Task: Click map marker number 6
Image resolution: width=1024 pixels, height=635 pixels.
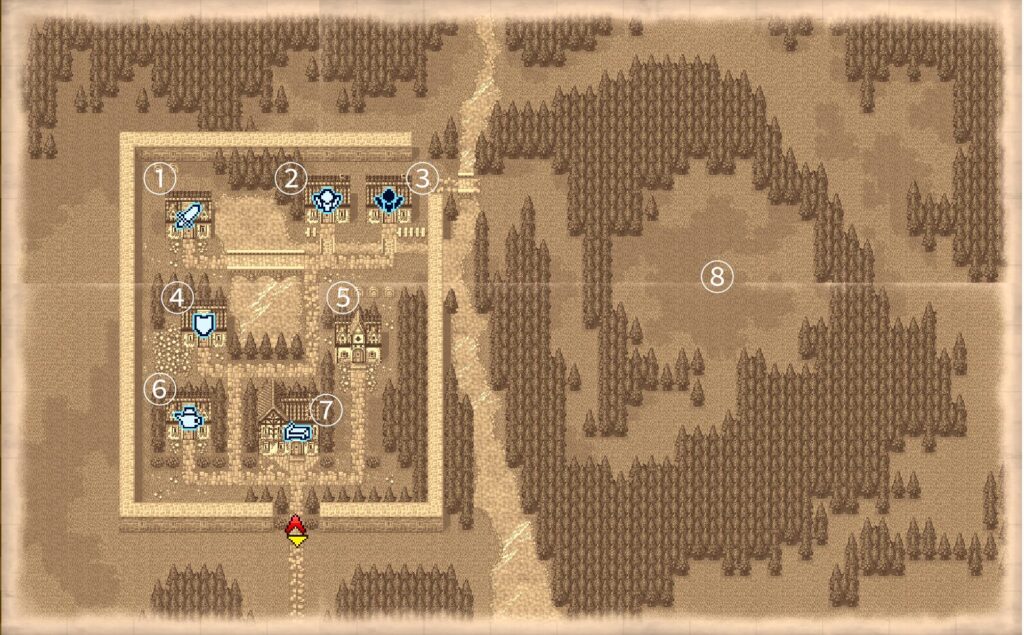Action: [159, 386]
